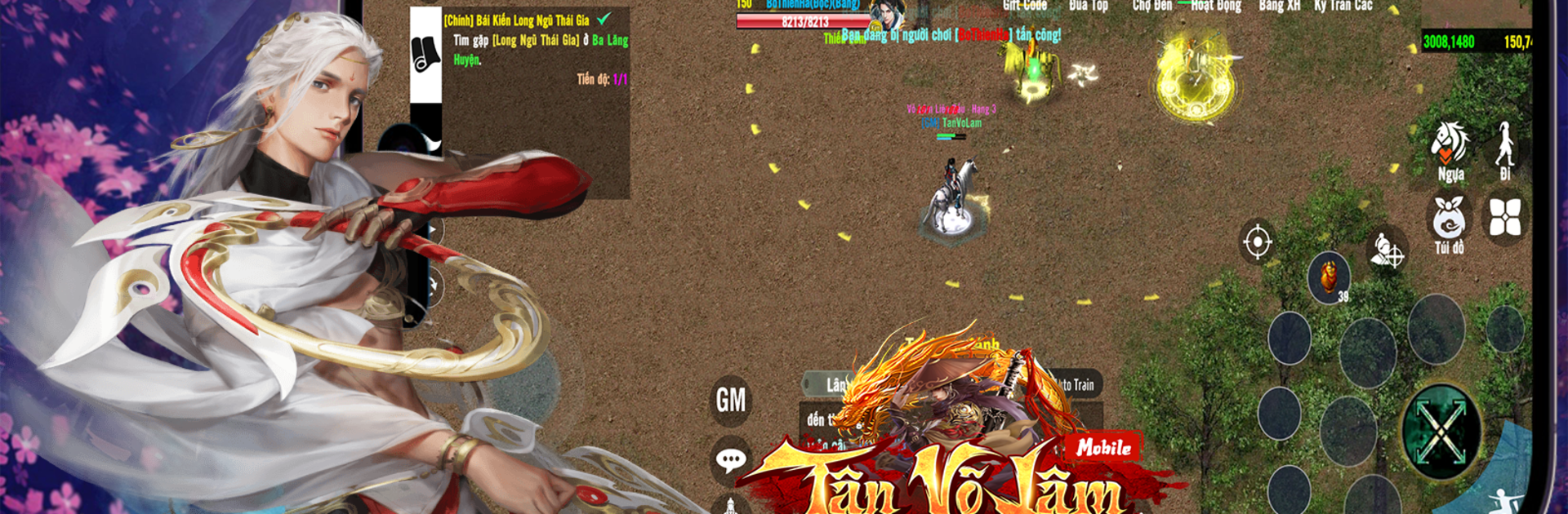
Task: Open the Túi đồ inventory bag
Action: [1449, 224]
